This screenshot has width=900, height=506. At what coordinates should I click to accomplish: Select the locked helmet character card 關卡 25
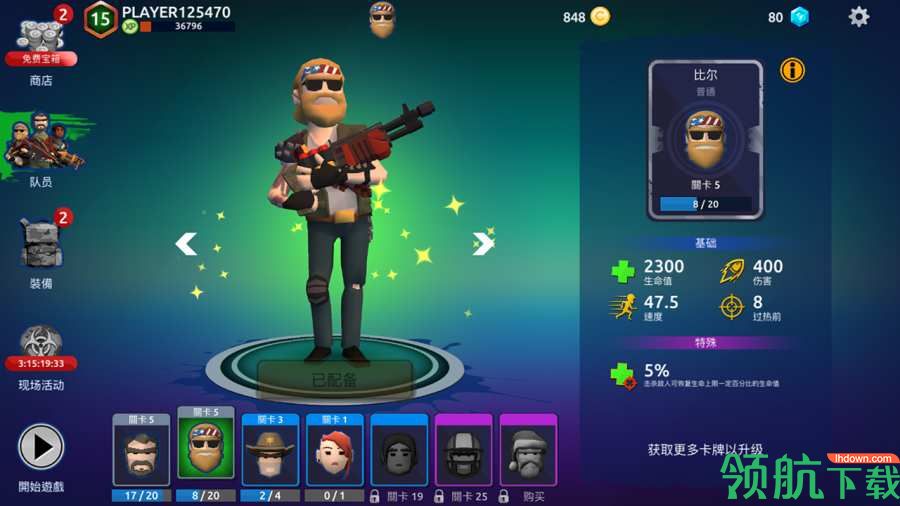point(463,455)
